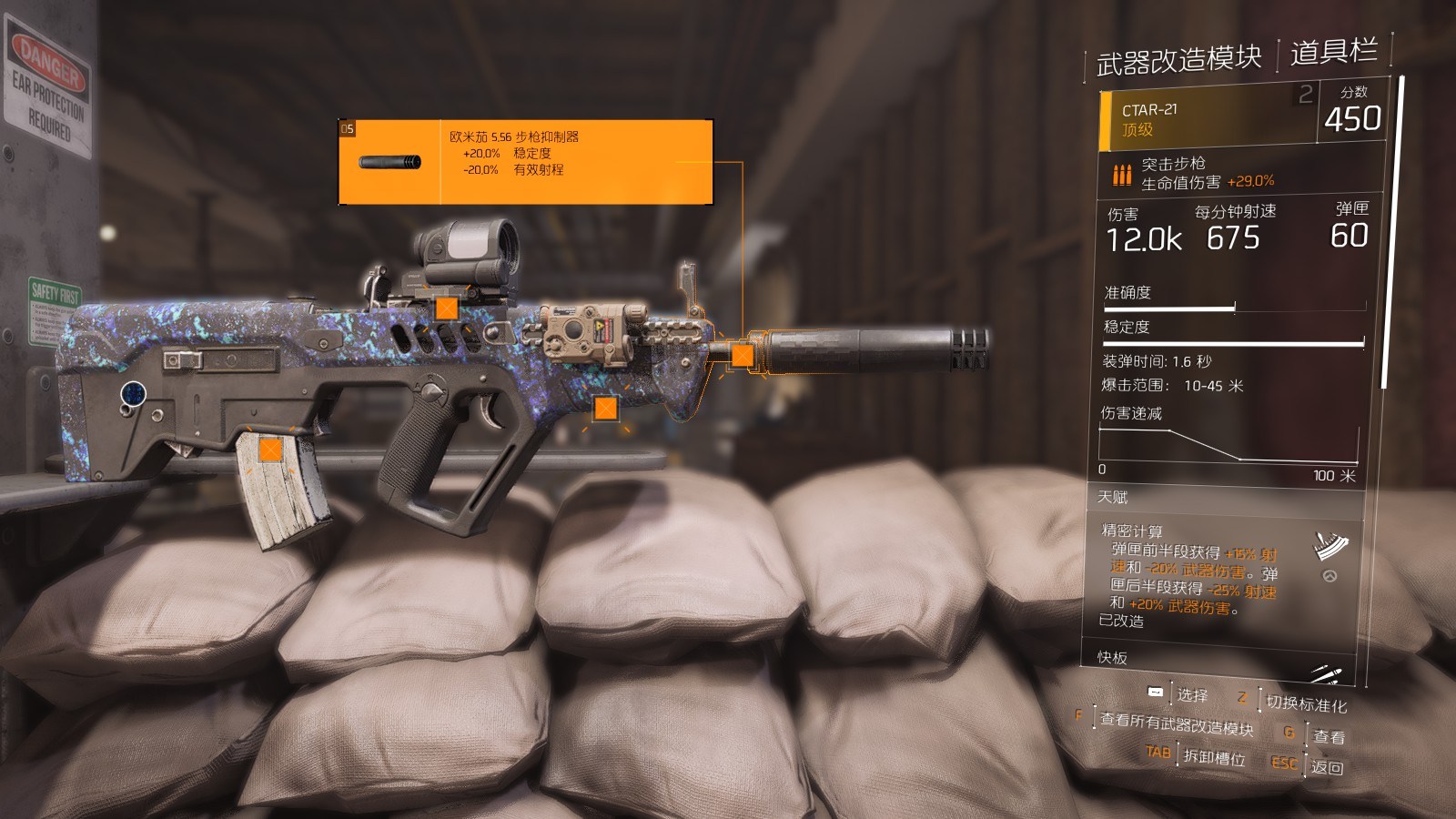Switch to the 道具栏 tab
The width and height of the screenshot is (1456, 819).
click(x=1333, y=53)
